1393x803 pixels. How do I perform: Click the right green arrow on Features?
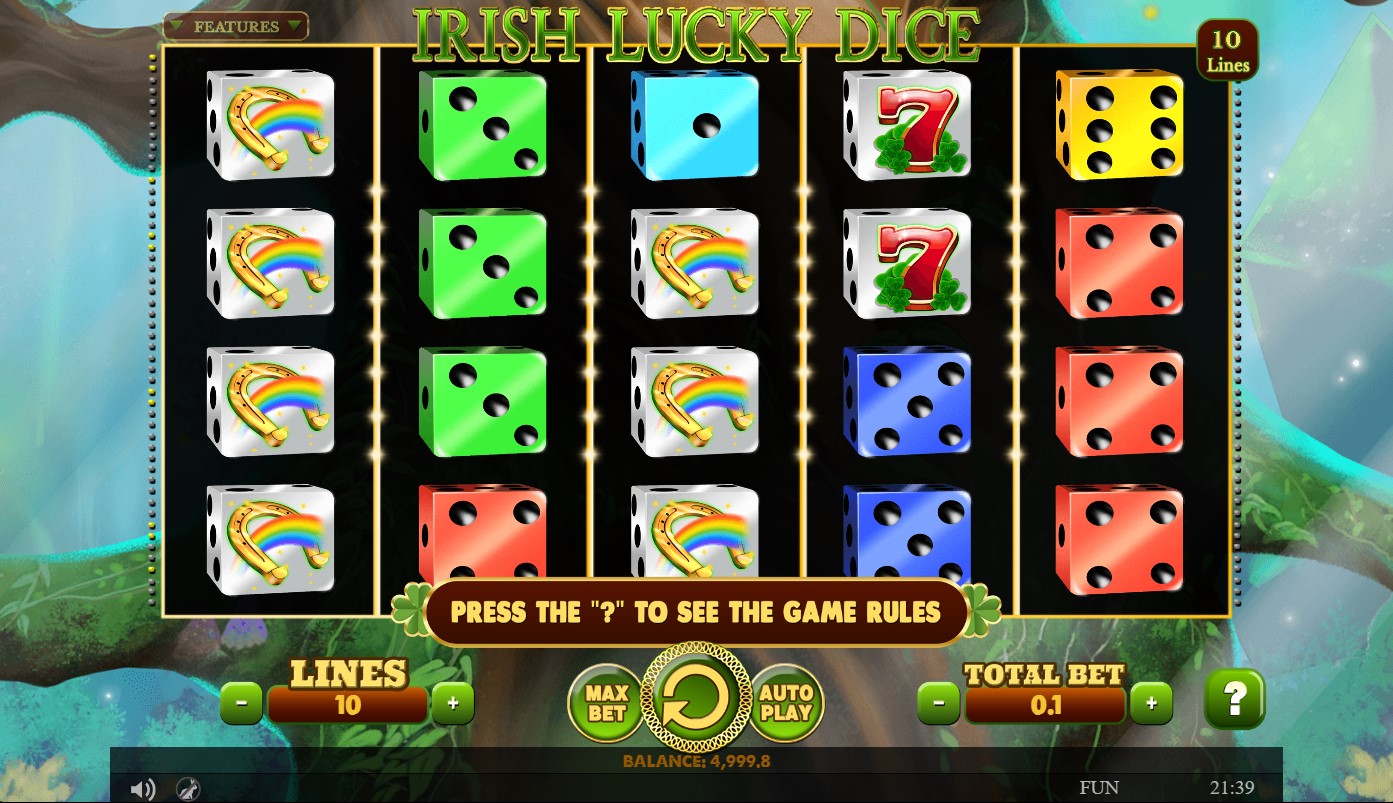[293, 26]
